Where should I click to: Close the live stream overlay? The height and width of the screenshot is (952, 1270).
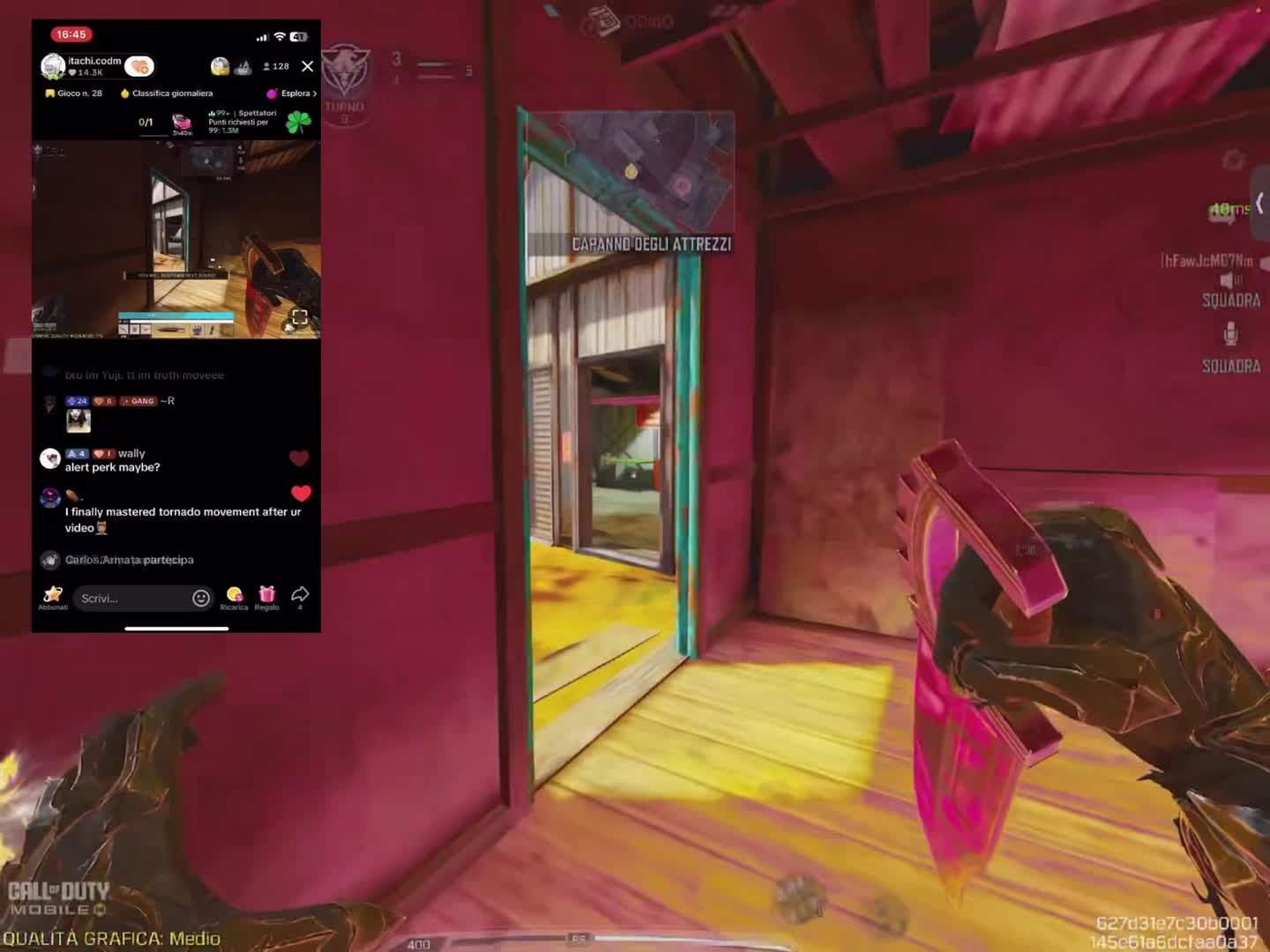307,66
